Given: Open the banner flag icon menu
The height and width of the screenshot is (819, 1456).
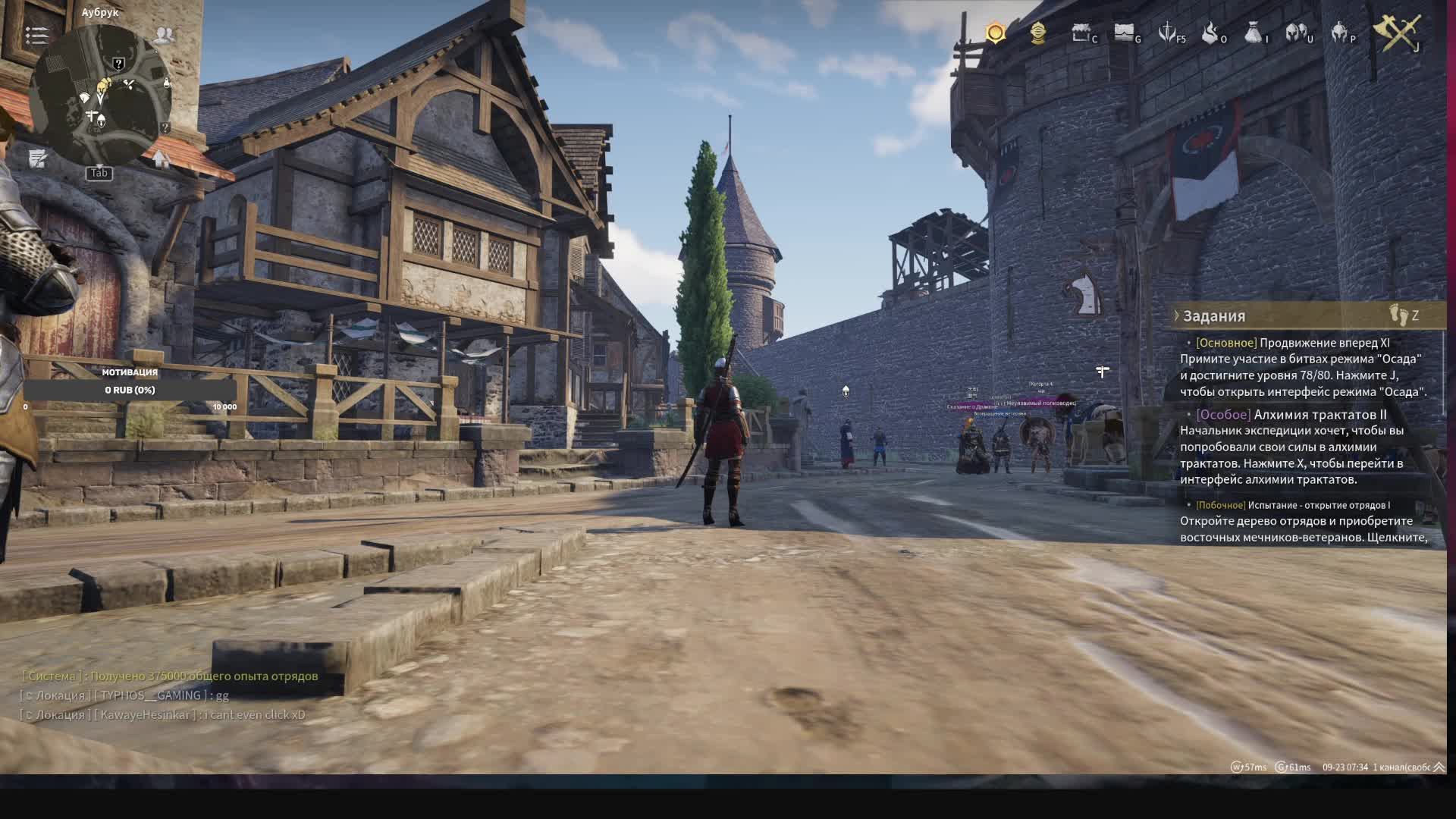Looking at the screenshot, I should click(x=1124, y=33).
